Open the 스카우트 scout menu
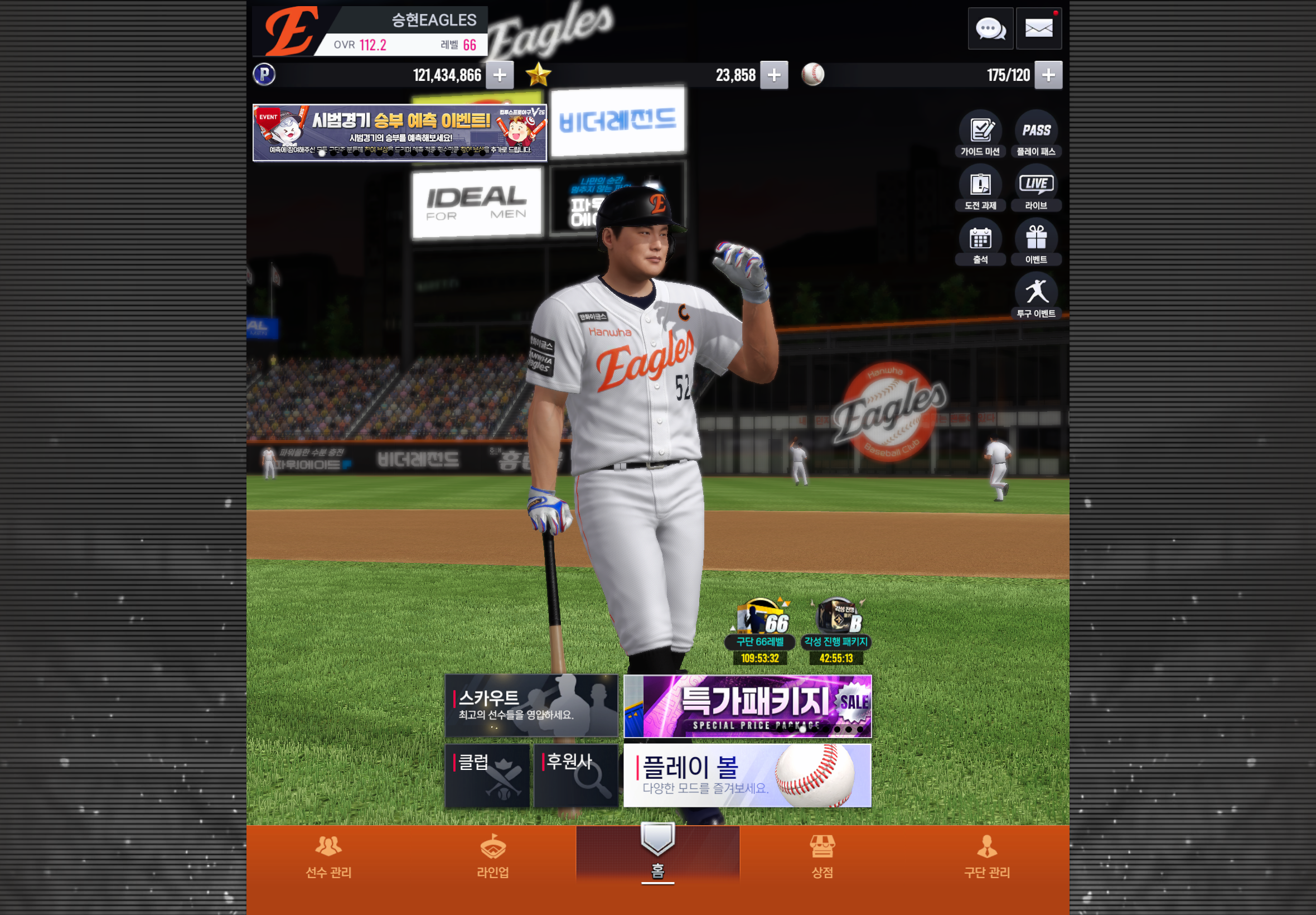 point(531,705)
